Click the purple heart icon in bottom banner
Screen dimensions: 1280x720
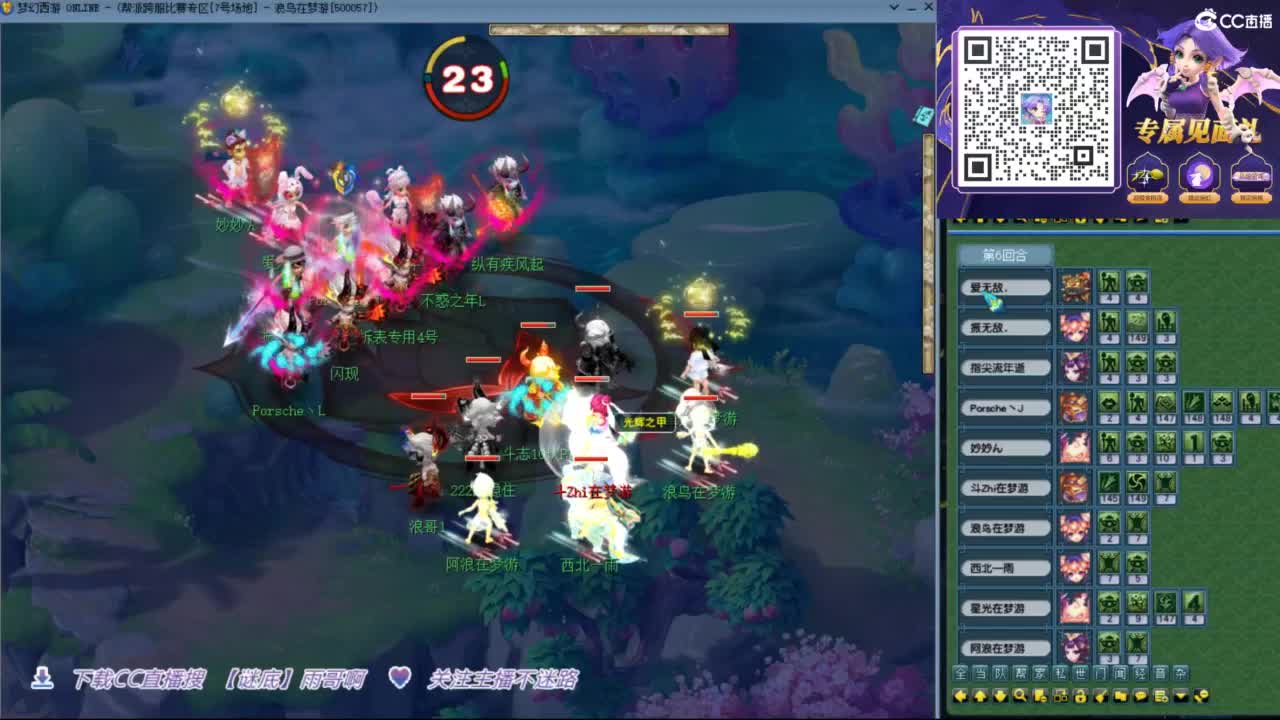[x=400, y=676]
